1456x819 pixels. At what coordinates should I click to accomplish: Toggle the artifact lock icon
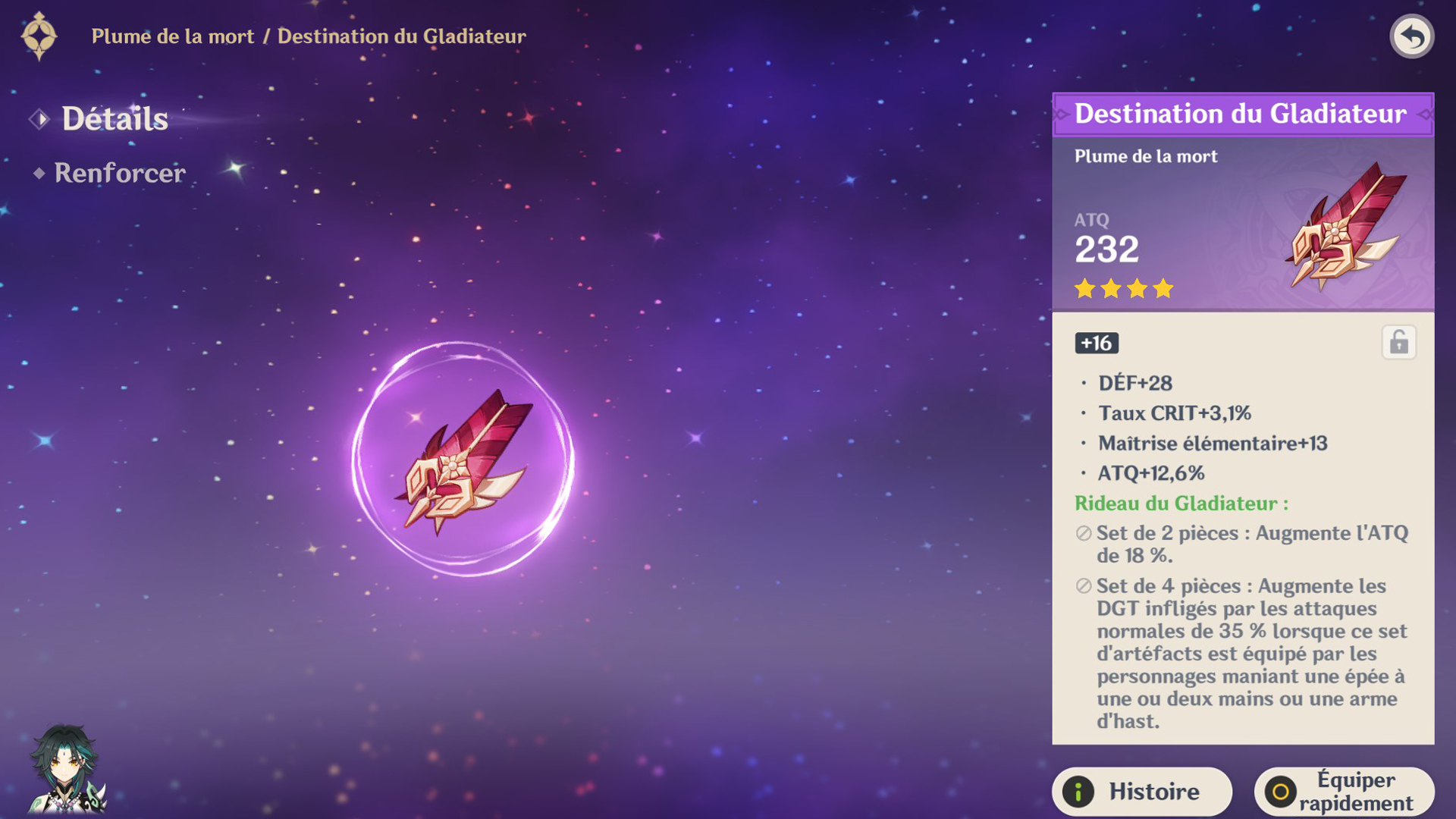point(1398,343)
